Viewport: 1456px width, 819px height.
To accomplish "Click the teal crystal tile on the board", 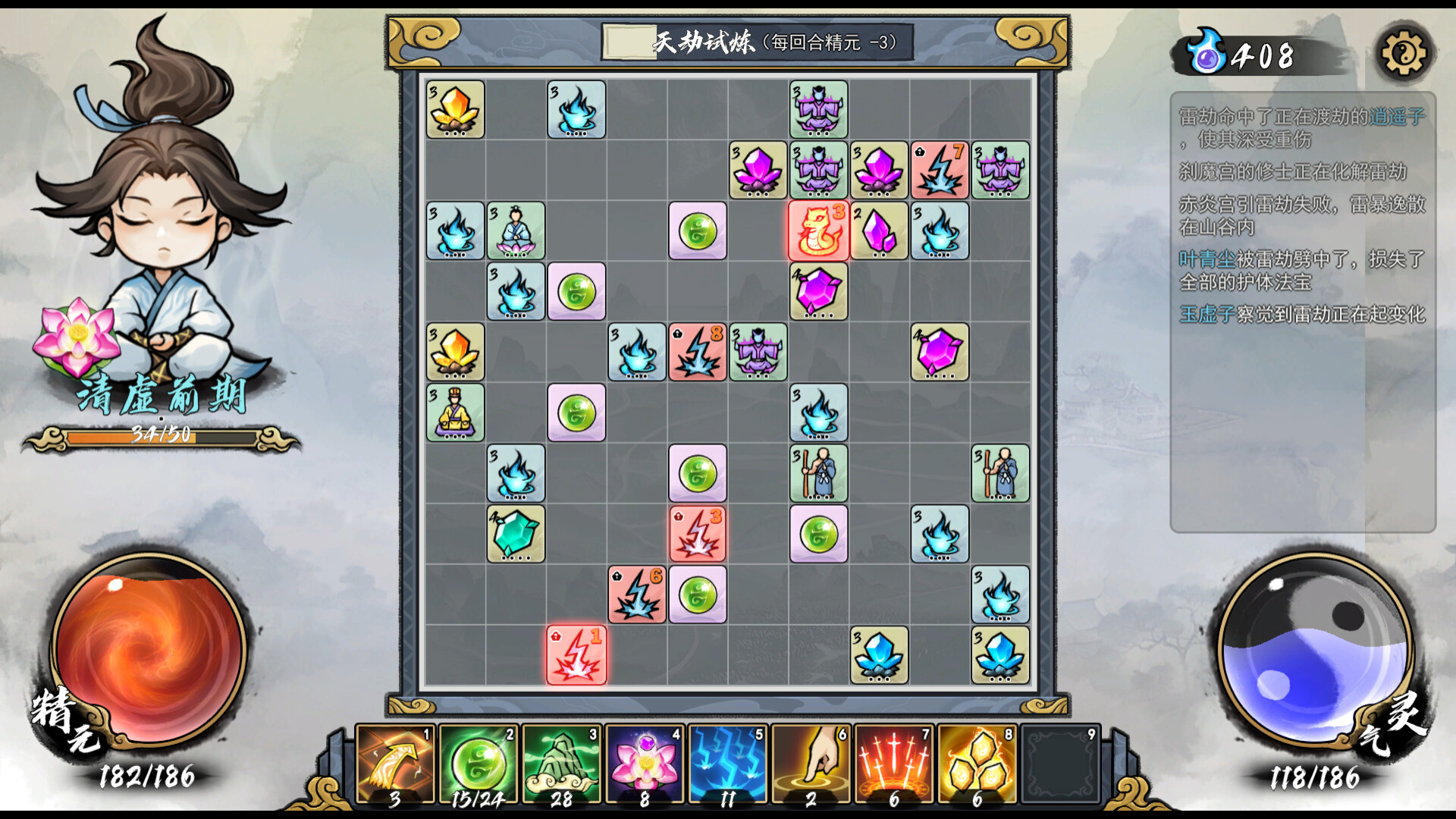I will 516,535.
